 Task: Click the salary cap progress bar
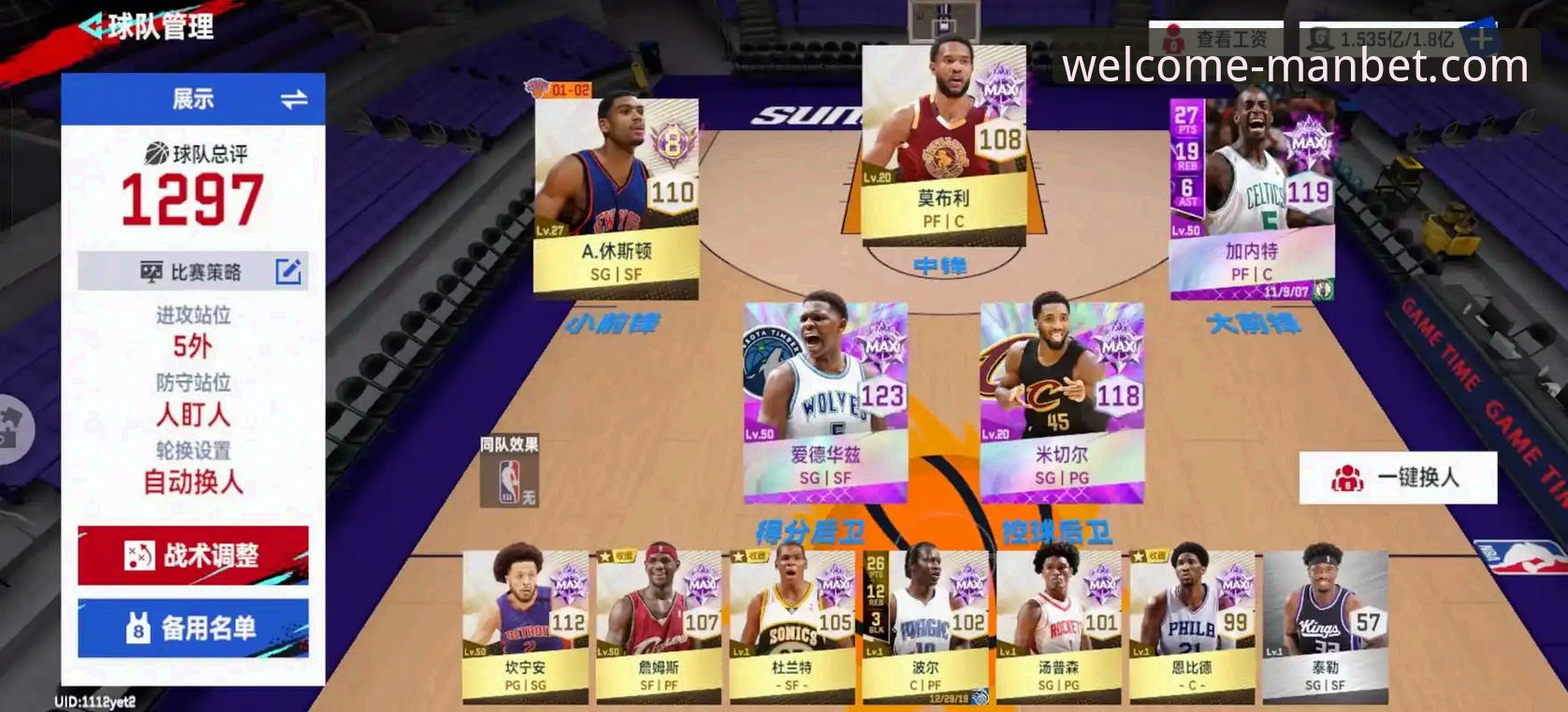click(1385, 36)
